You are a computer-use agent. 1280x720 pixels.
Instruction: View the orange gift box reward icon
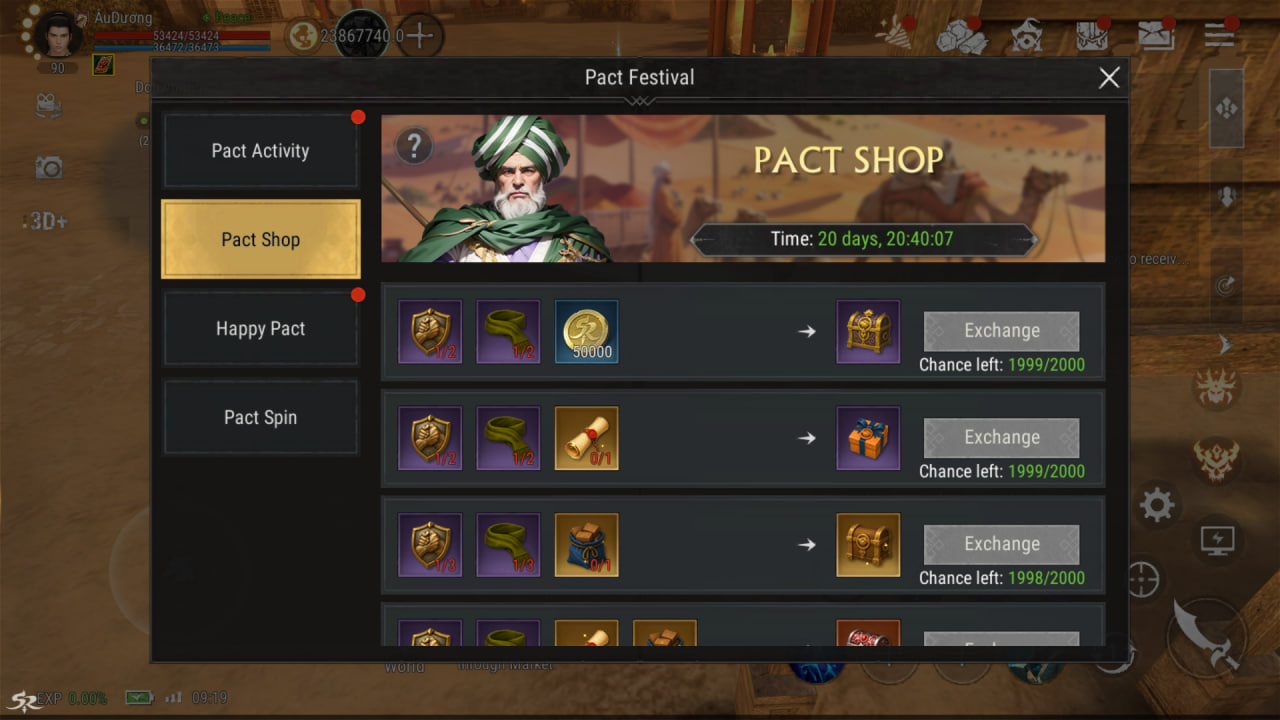pyautogui.click(x=868, y=438)
